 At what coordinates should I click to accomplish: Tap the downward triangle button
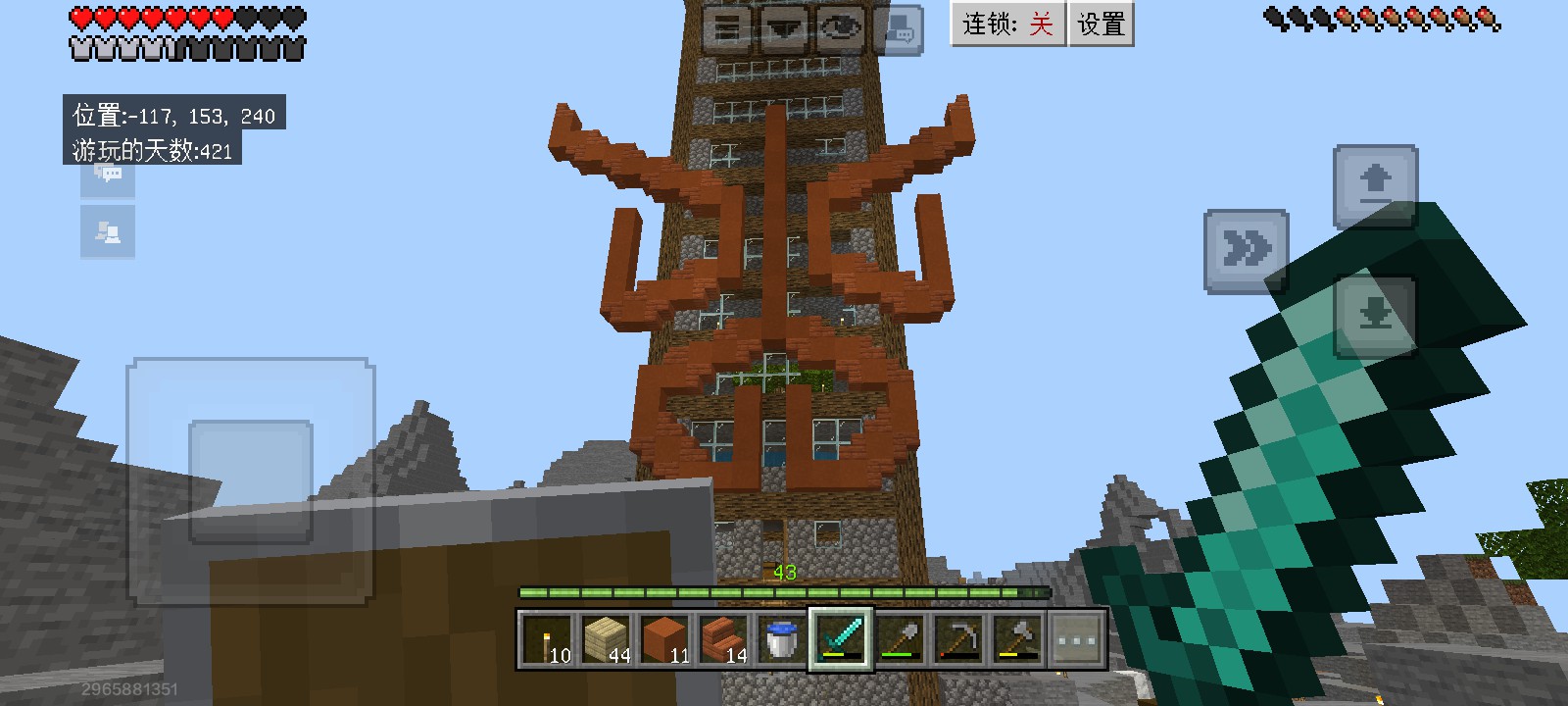(783, 28)
